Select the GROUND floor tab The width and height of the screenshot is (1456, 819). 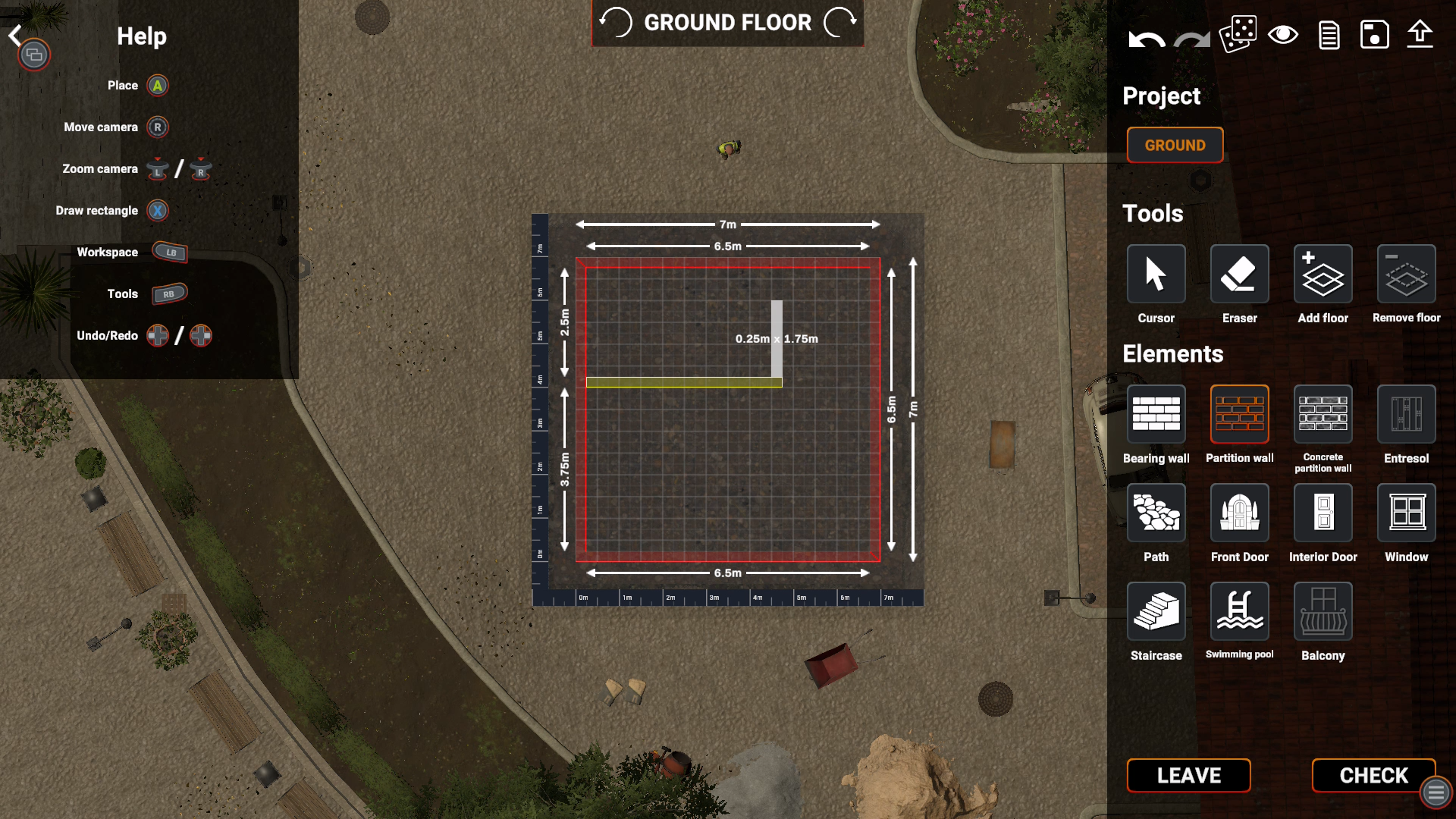(1175, 145)
